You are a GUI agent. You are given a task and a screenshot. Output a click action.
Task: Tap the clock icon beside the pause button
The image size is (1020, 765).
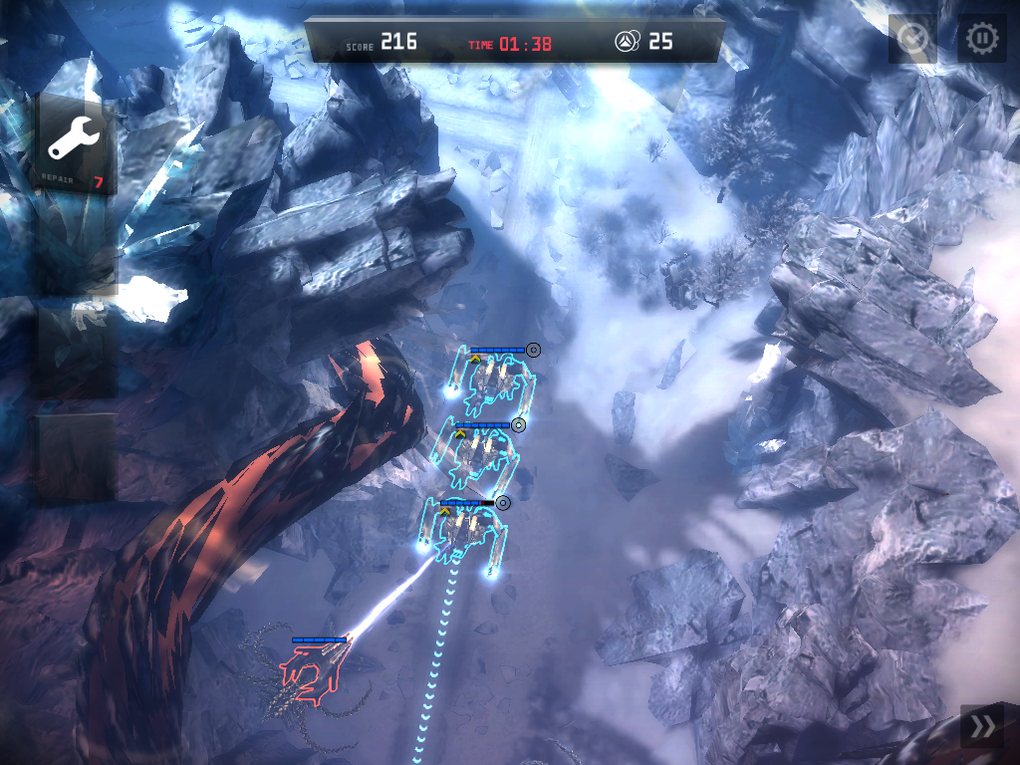tap(912, 40)
